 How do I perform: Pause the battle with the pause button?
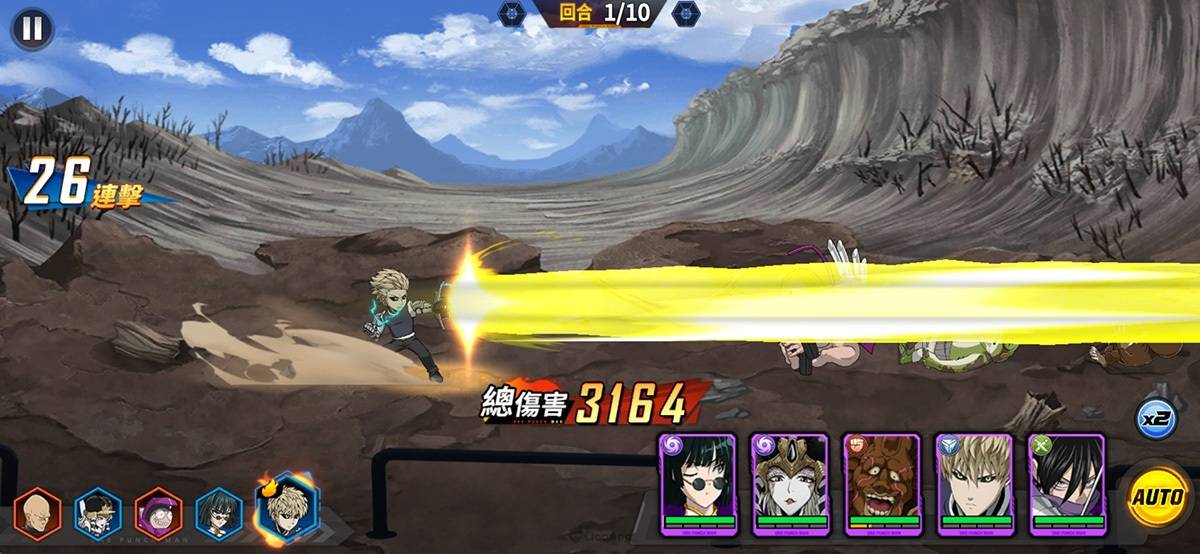click(32, 28)
